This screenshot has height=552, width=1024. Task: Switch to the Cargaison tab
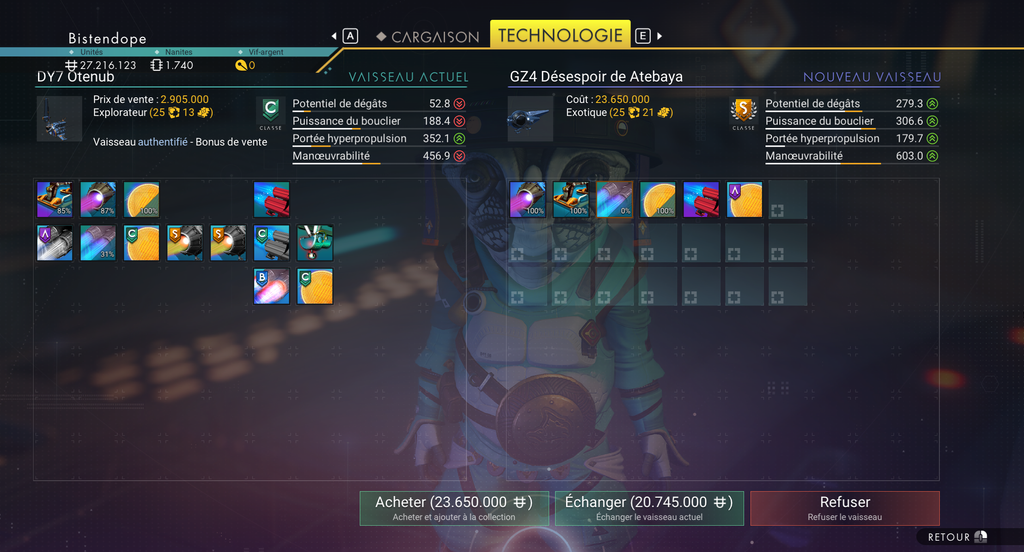(427, 36)
